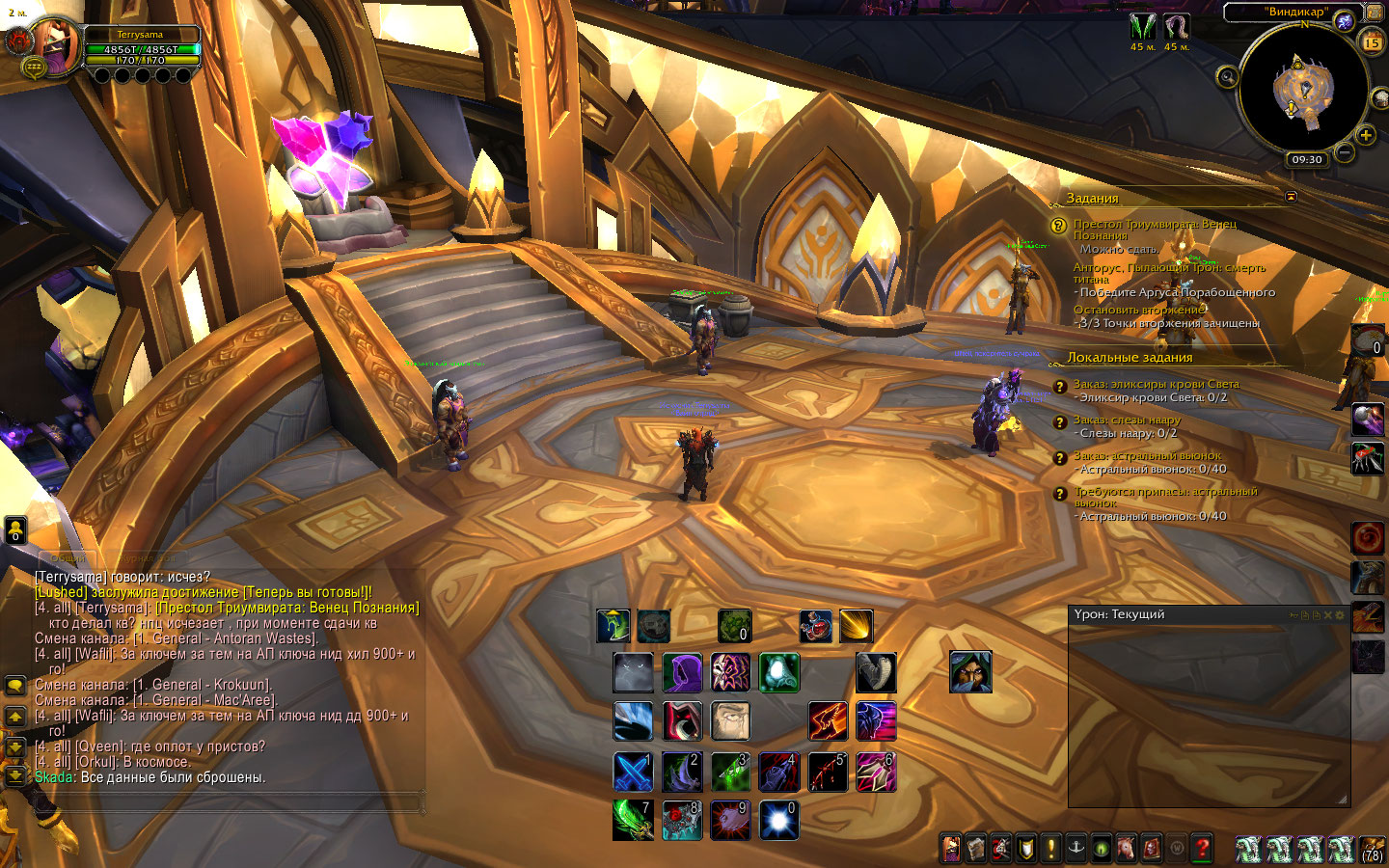Open the red question mark help button
Viewport: 1389px width, 868px height.
click(1202, 849)
